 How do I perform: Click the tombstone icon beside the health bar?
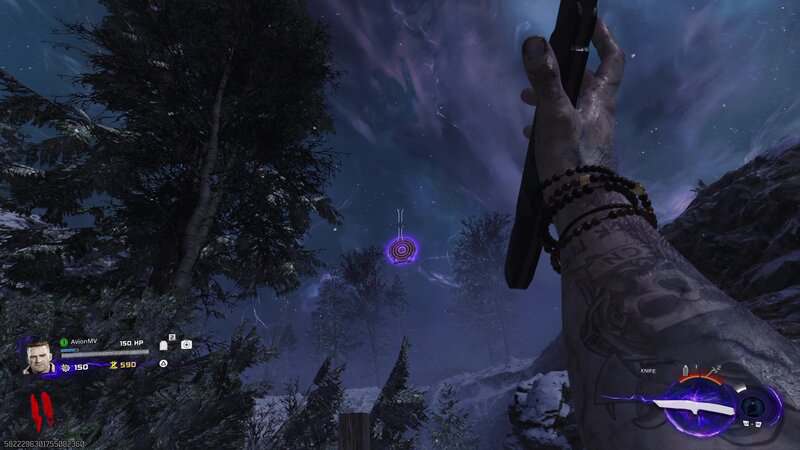coord(164,345)
